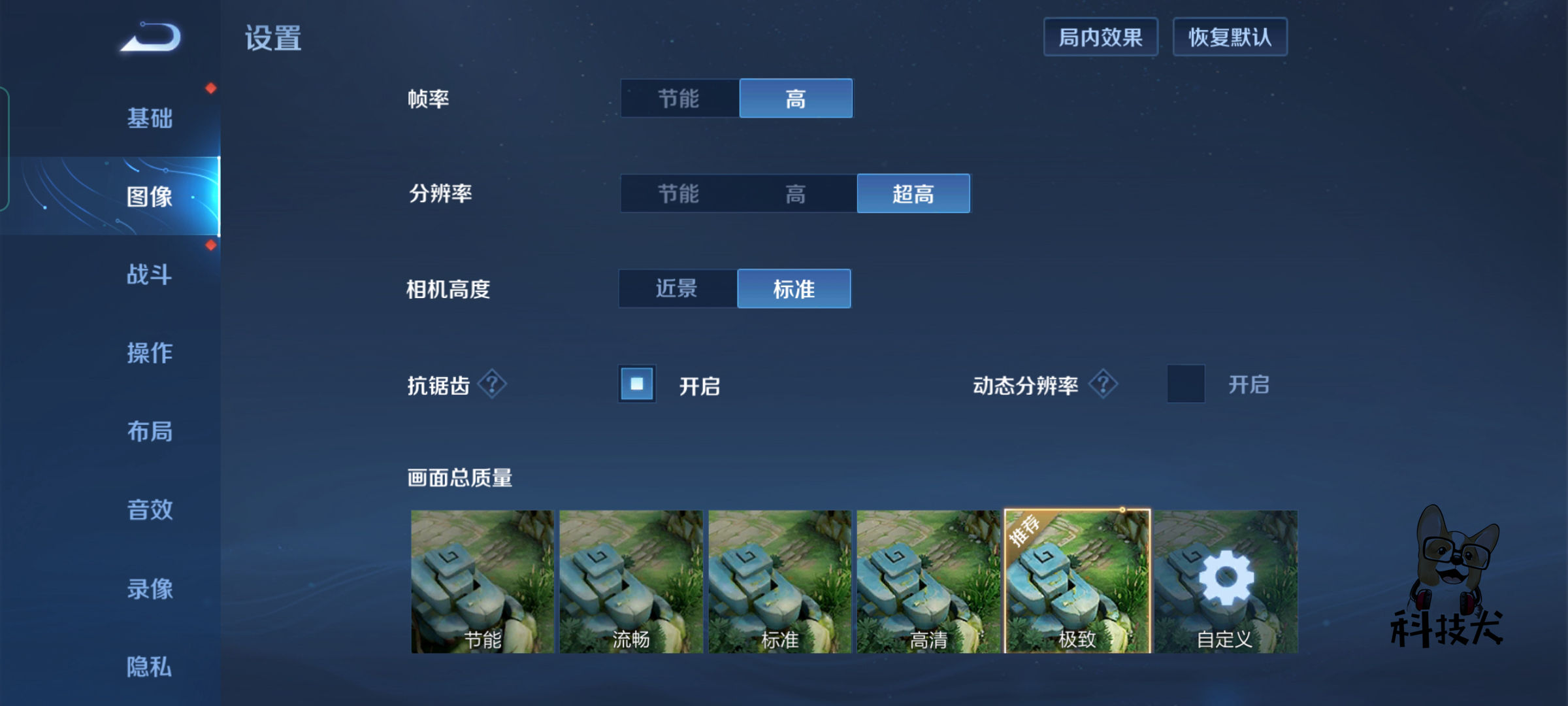Open the 录像 sidebar section
The width and height of the screenshot is (1568, 706).
click(x=149, y=589)
